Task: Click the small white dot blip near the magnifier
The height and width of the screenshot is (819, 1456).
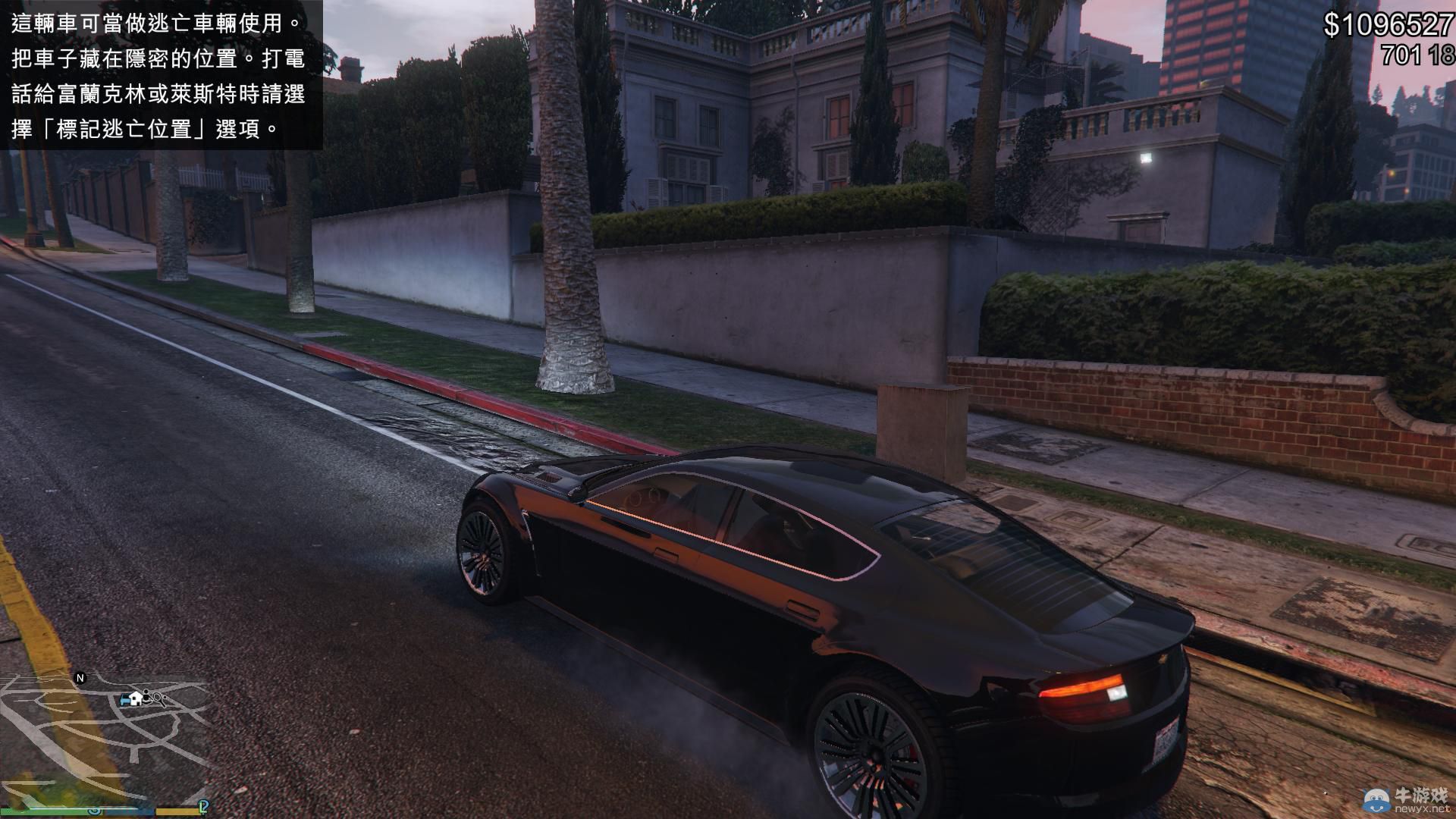Action: click(165, 697)
